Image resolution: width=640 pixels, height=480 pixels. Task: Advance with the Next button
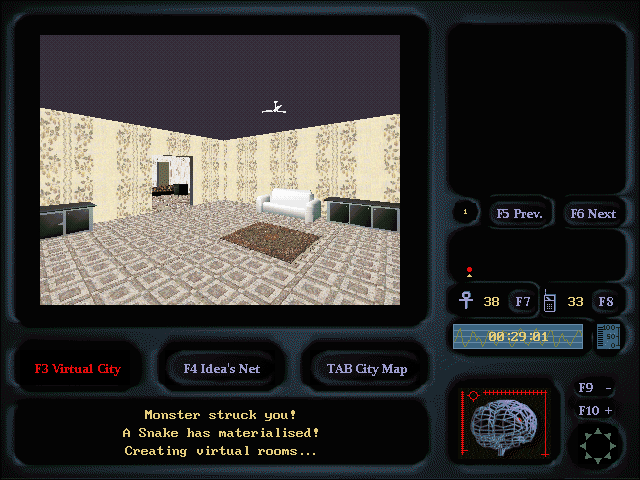point(592,213)
